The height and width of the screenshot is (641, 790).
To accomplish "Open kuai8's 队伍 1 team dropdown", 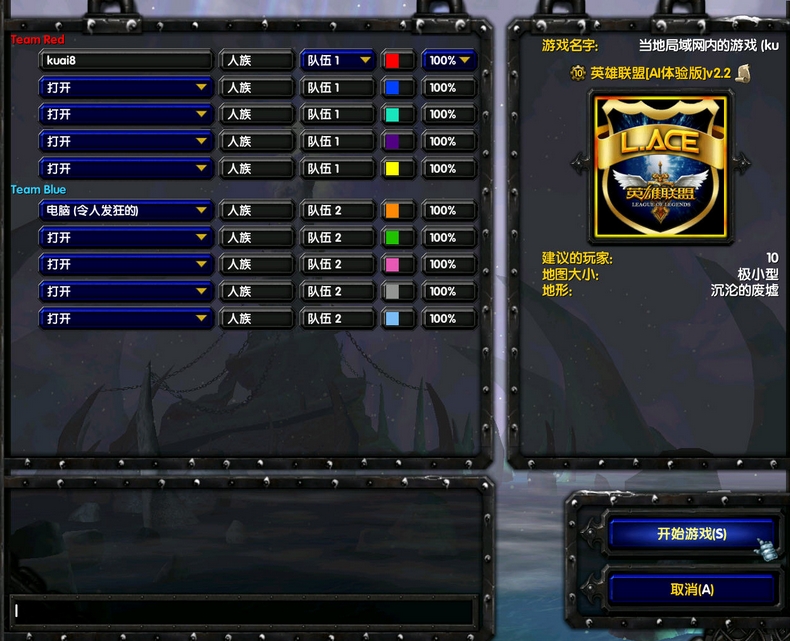I will pos(338,61).
